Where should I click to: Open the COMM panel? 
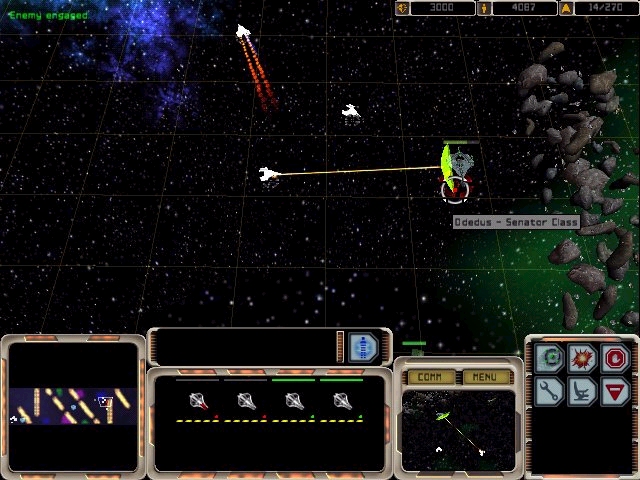click(x=431, y=377)
